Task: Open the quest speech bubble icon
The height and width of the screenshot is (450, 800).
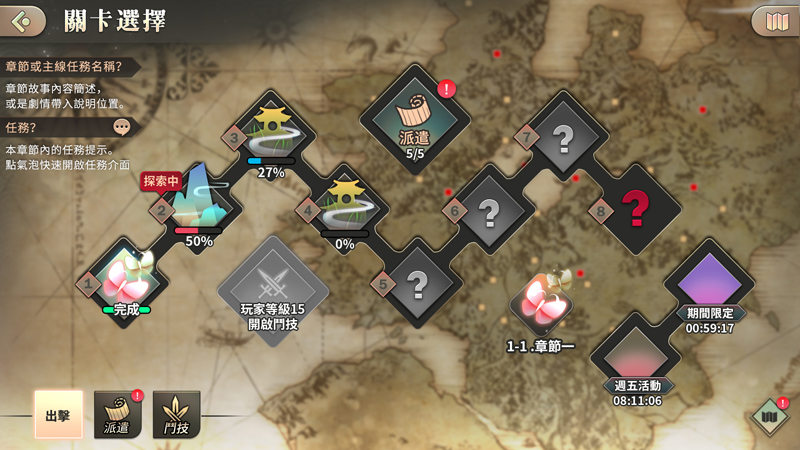Action: pos(122,127)
